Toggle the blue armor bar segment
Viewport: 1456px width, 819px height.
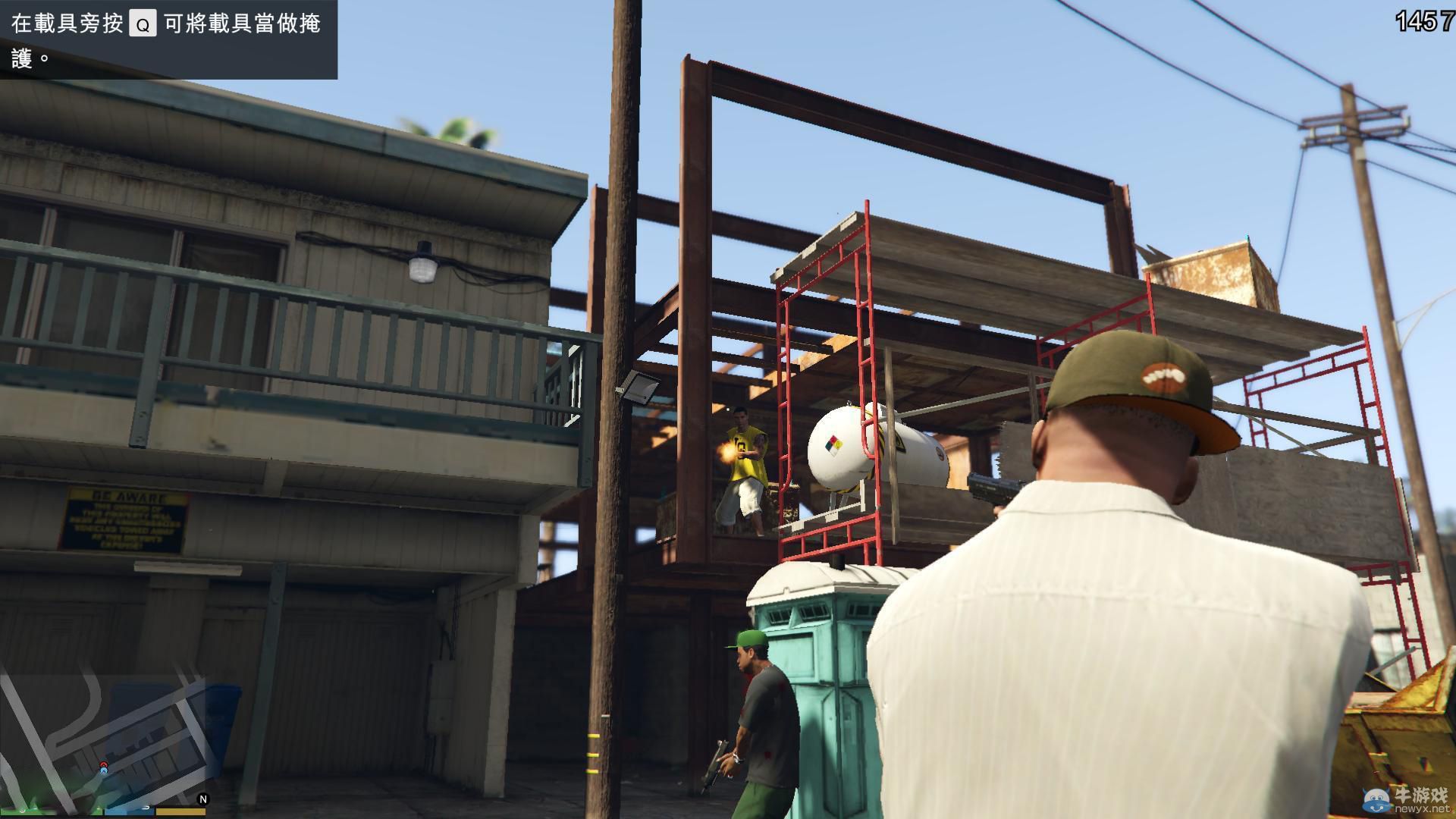click(128, 813)
